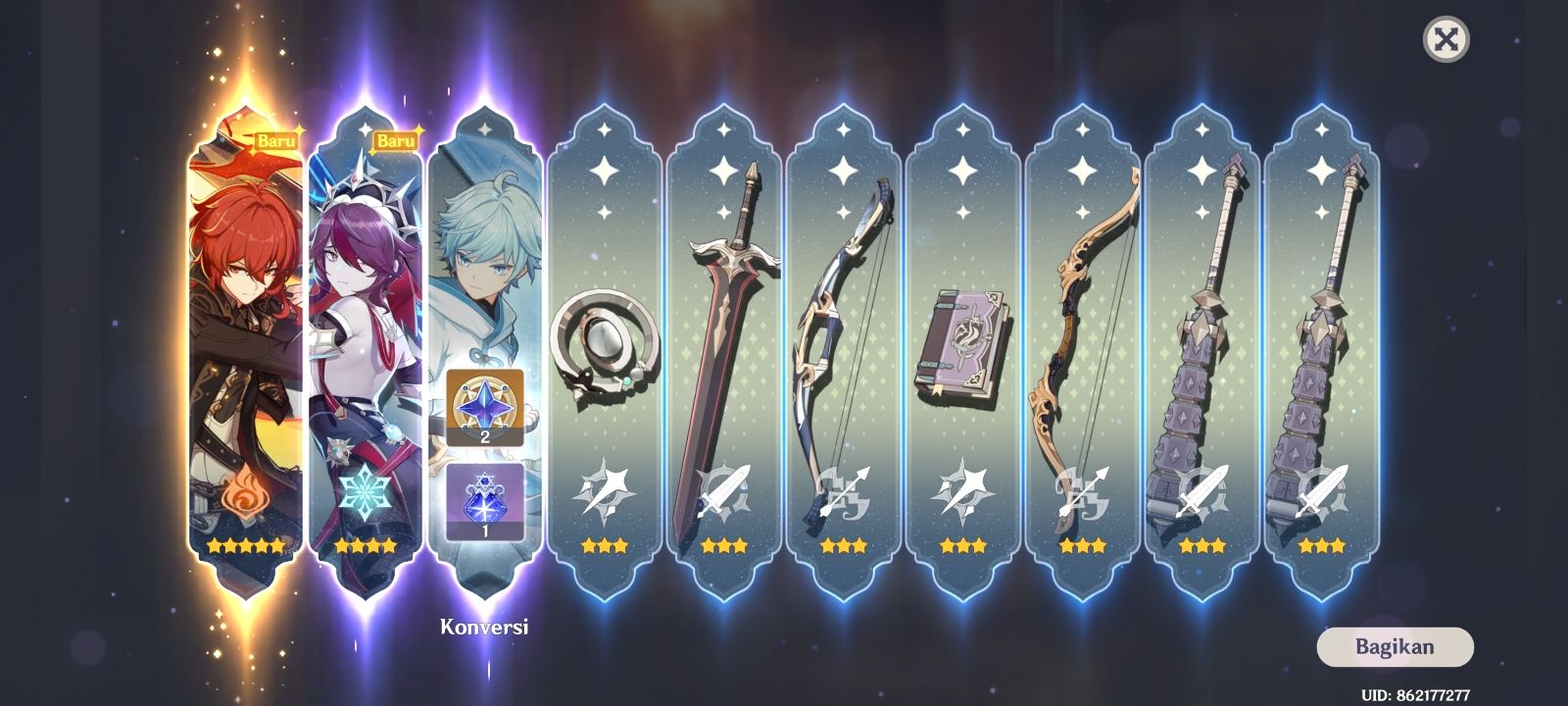Image resolution: width=1568 pixels, height=706 pixels.
Task: Click the Baru badge on Rosaria's card
Action: pyautogui.click(x=396, y=140)
